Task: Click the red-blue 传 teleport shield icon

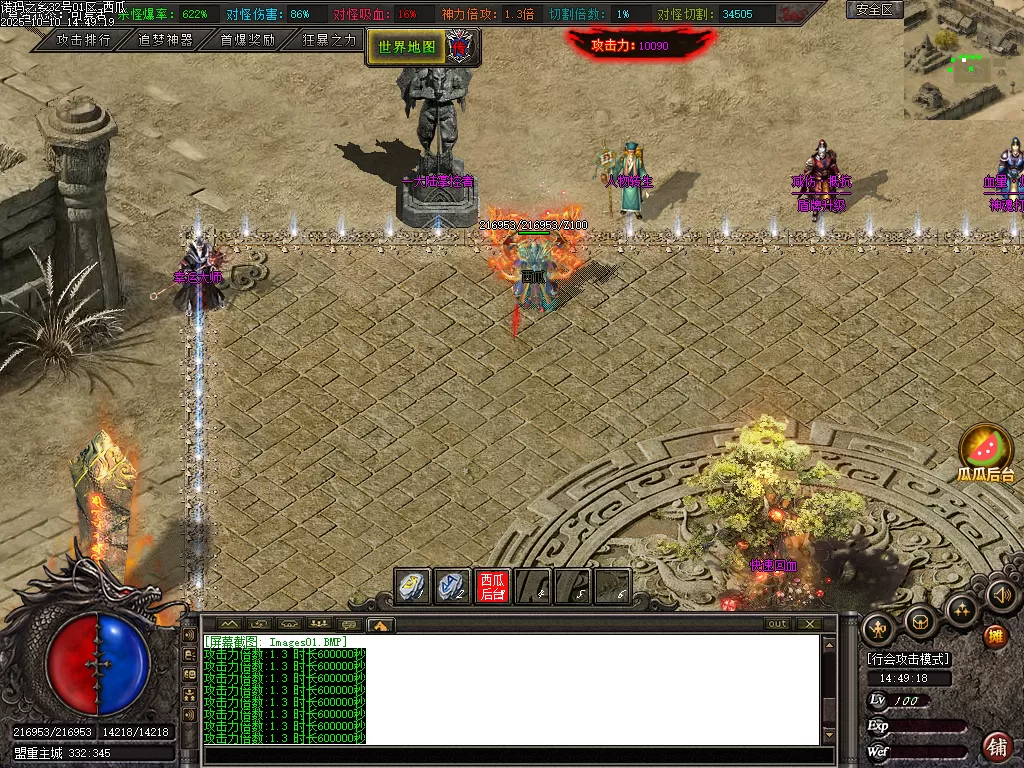Action: pos(461,46)
